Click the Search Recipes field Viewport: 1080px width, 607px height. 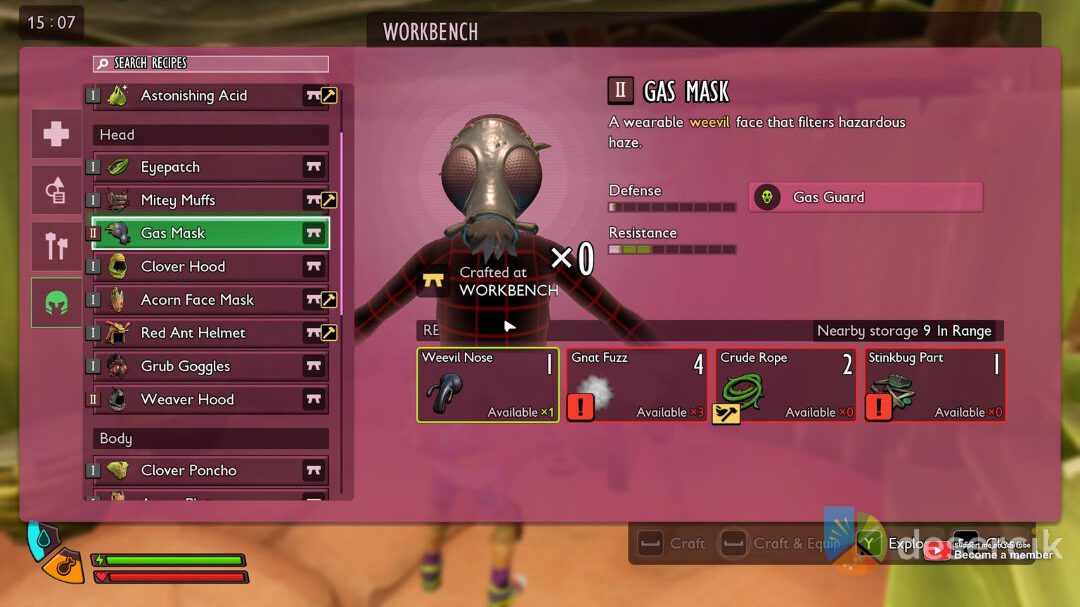[211, 63]
